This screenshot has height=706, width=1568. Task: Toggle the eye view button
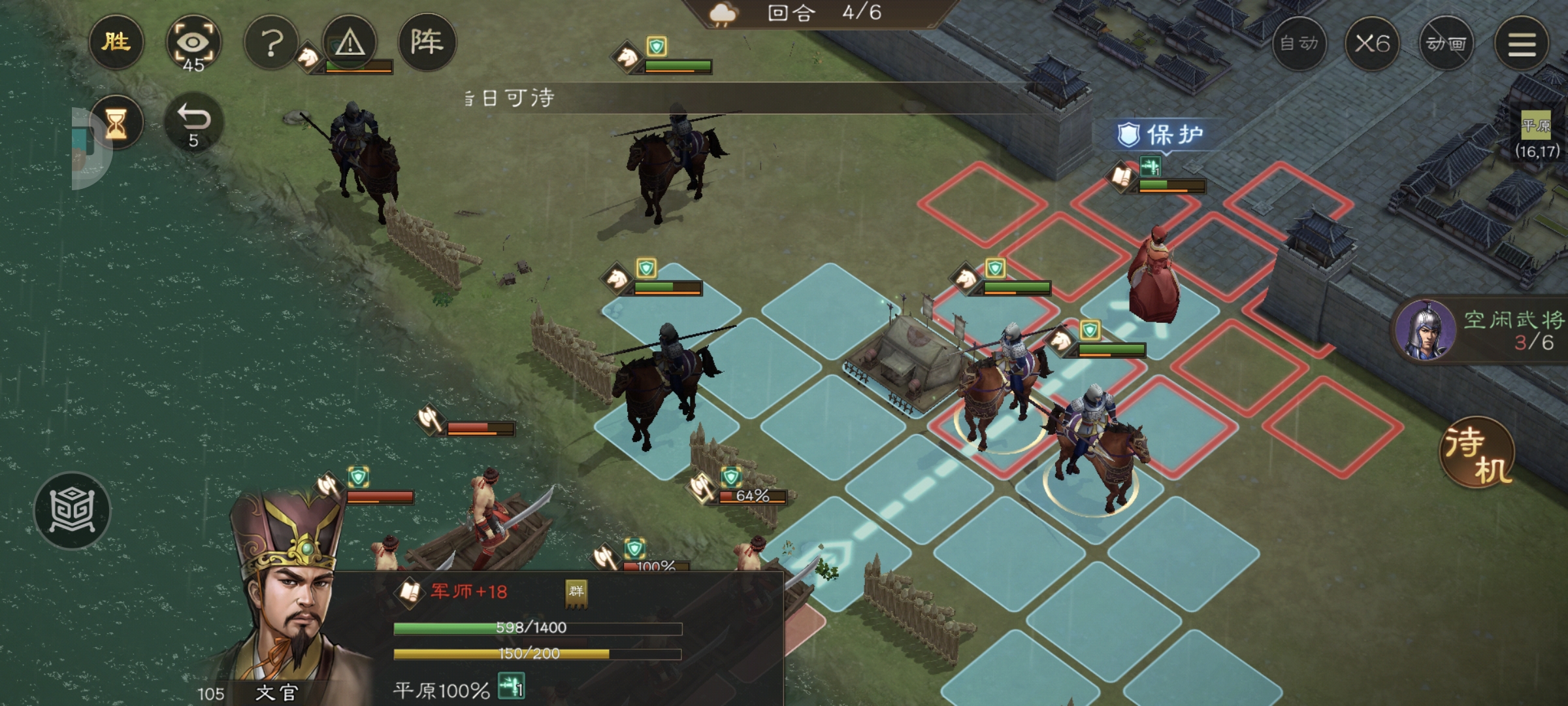click(193, 44)
